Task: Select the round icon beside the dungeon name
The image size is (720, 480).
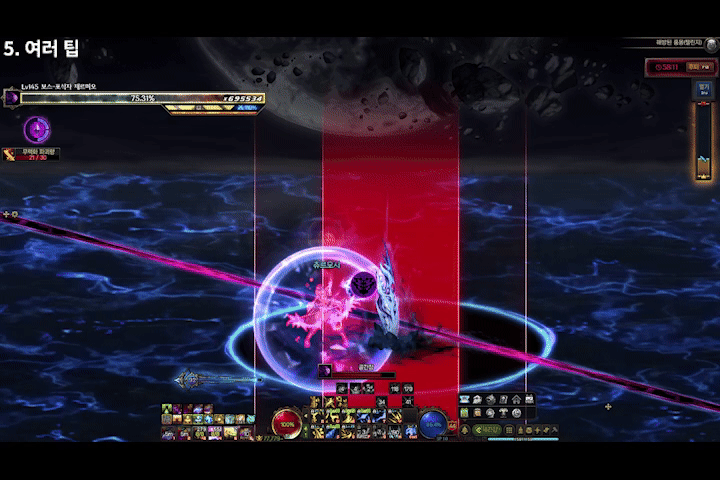Action: tap(711, 43)
